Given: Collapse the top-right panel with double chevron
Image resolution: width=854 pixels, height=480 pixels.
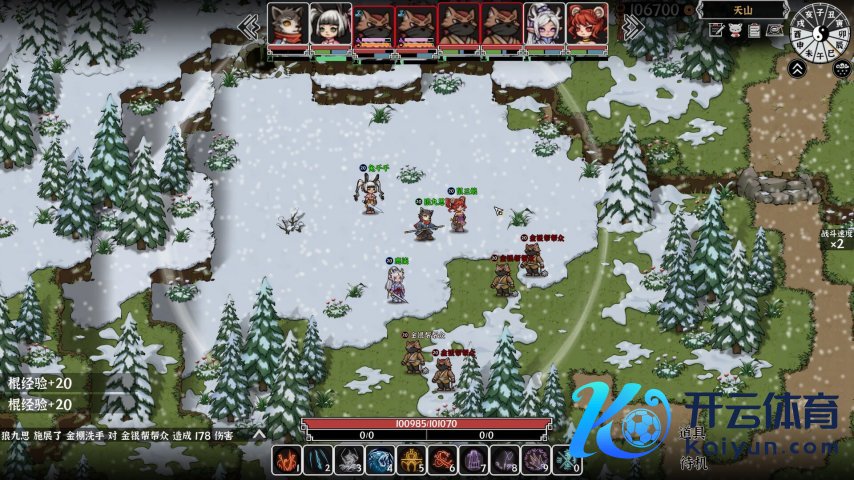Looking at the screenshot, I should tap(798, 68).
